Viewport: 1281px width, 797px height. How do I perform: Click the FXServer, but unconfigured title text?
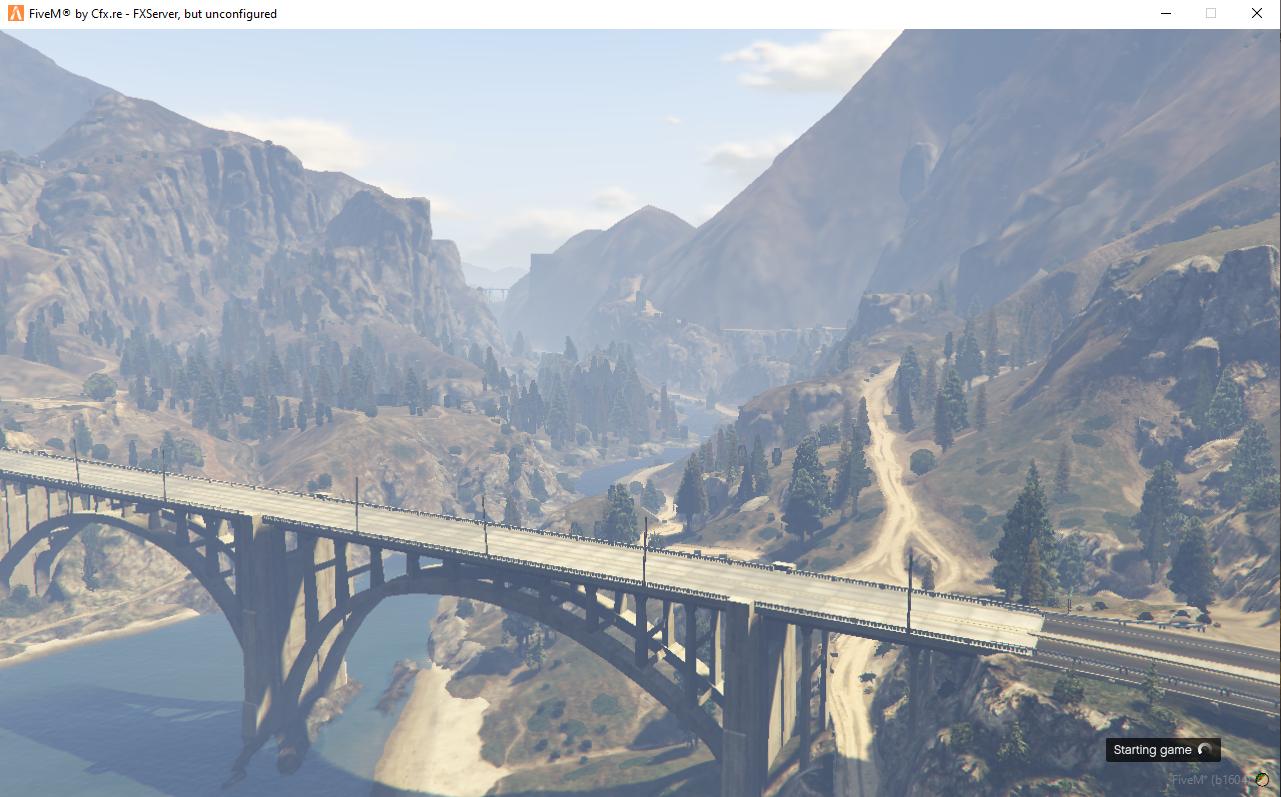[150, 13]
